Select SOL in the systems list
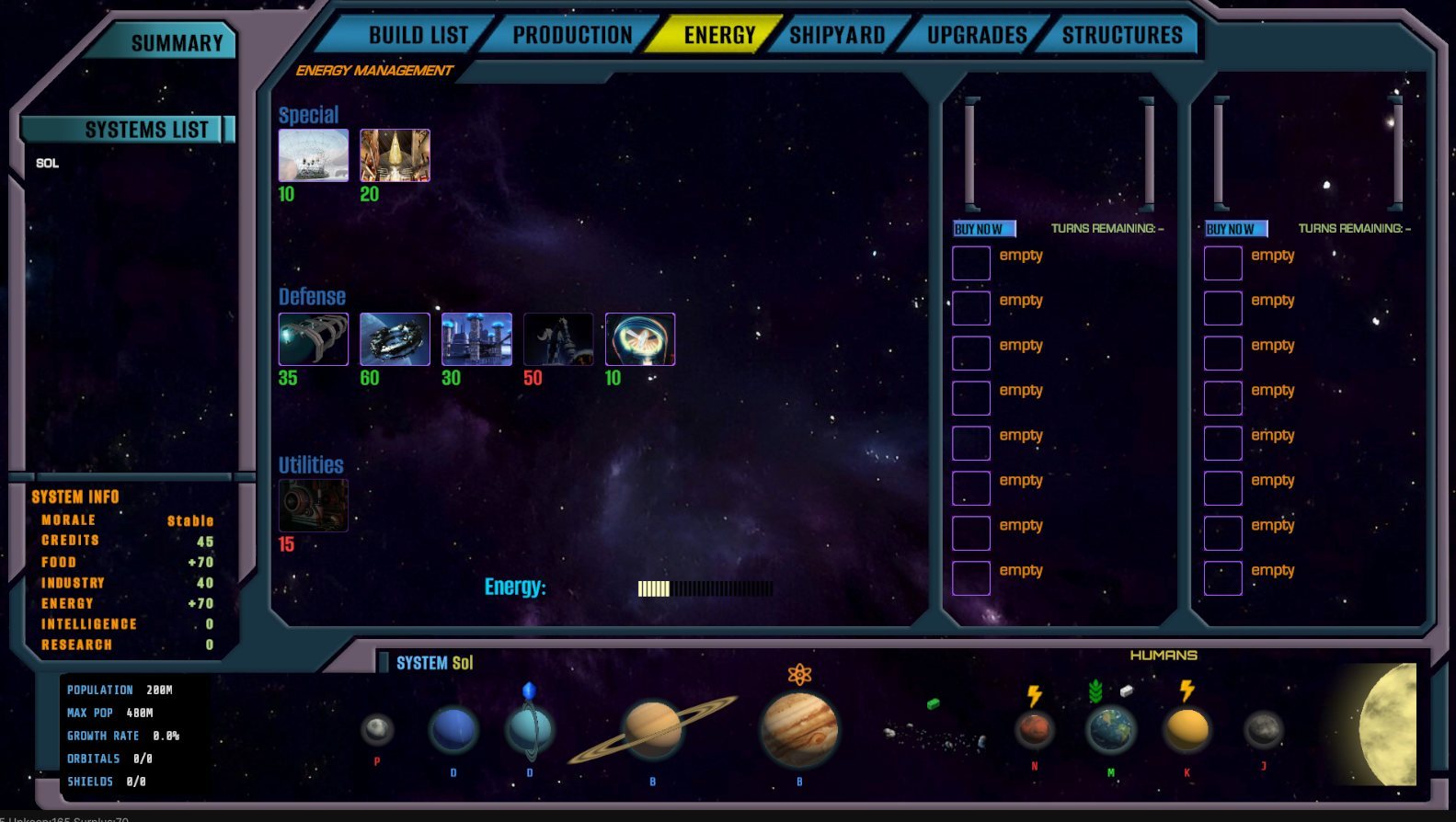This screenshot has width=1456, height=822. point(48,164)
